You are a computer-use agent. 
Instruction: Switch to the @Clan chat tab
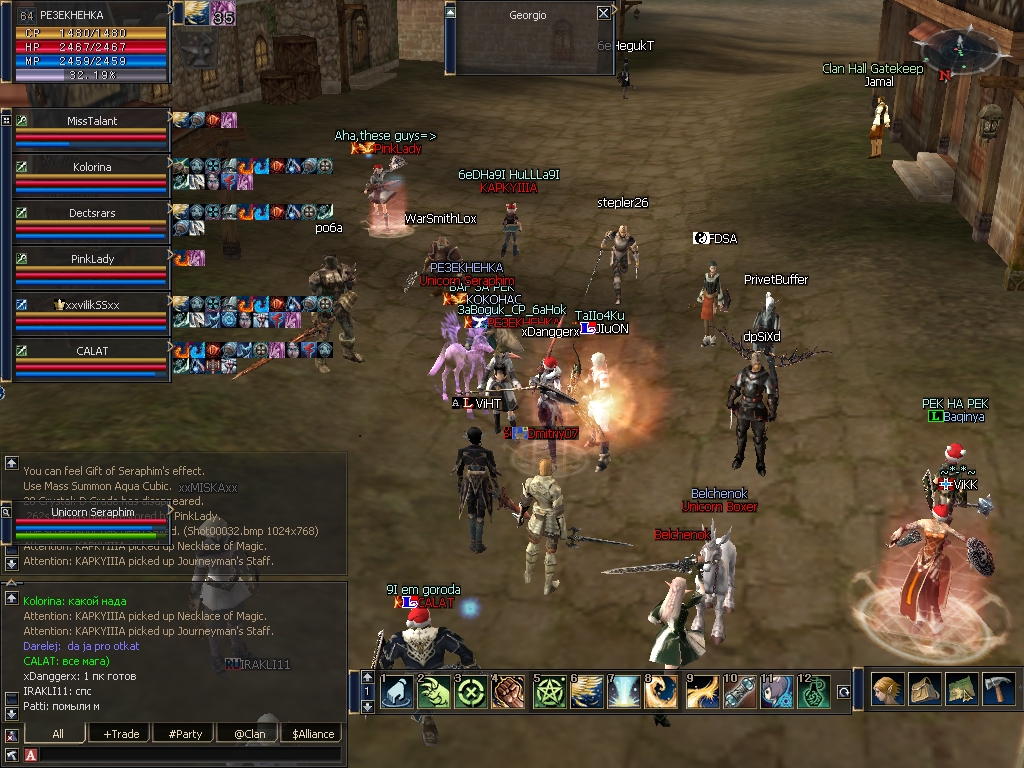248,734
